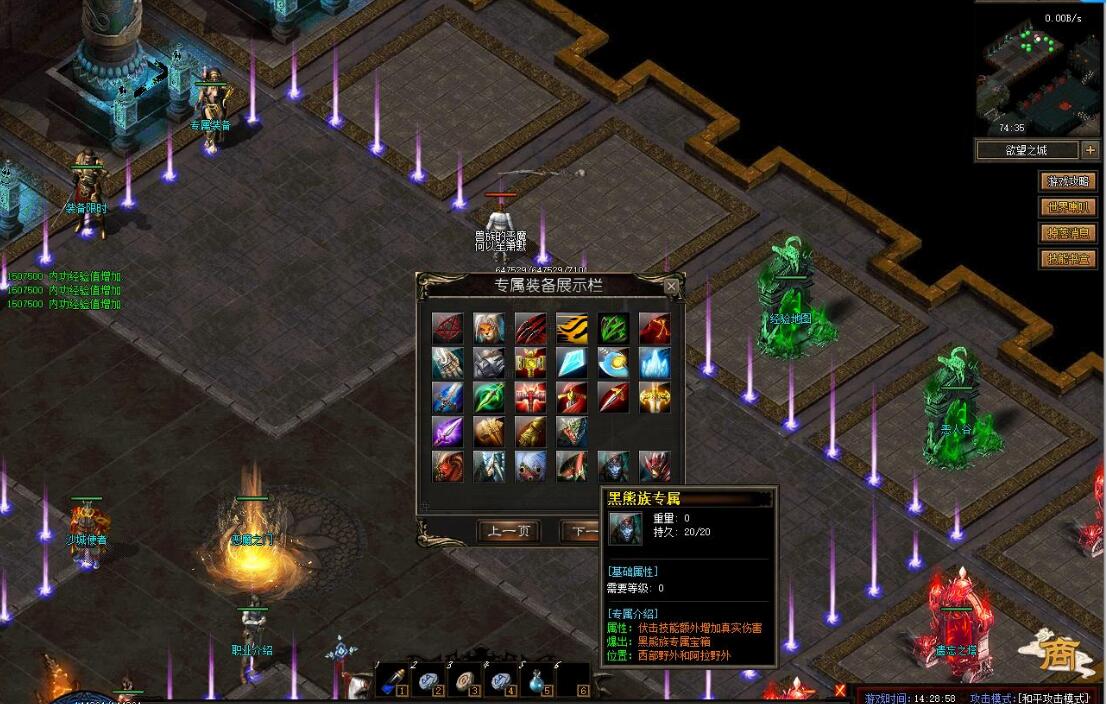Select the white-haired tiger face icon
1107x704 pixels.
click(x=489, y=328)
